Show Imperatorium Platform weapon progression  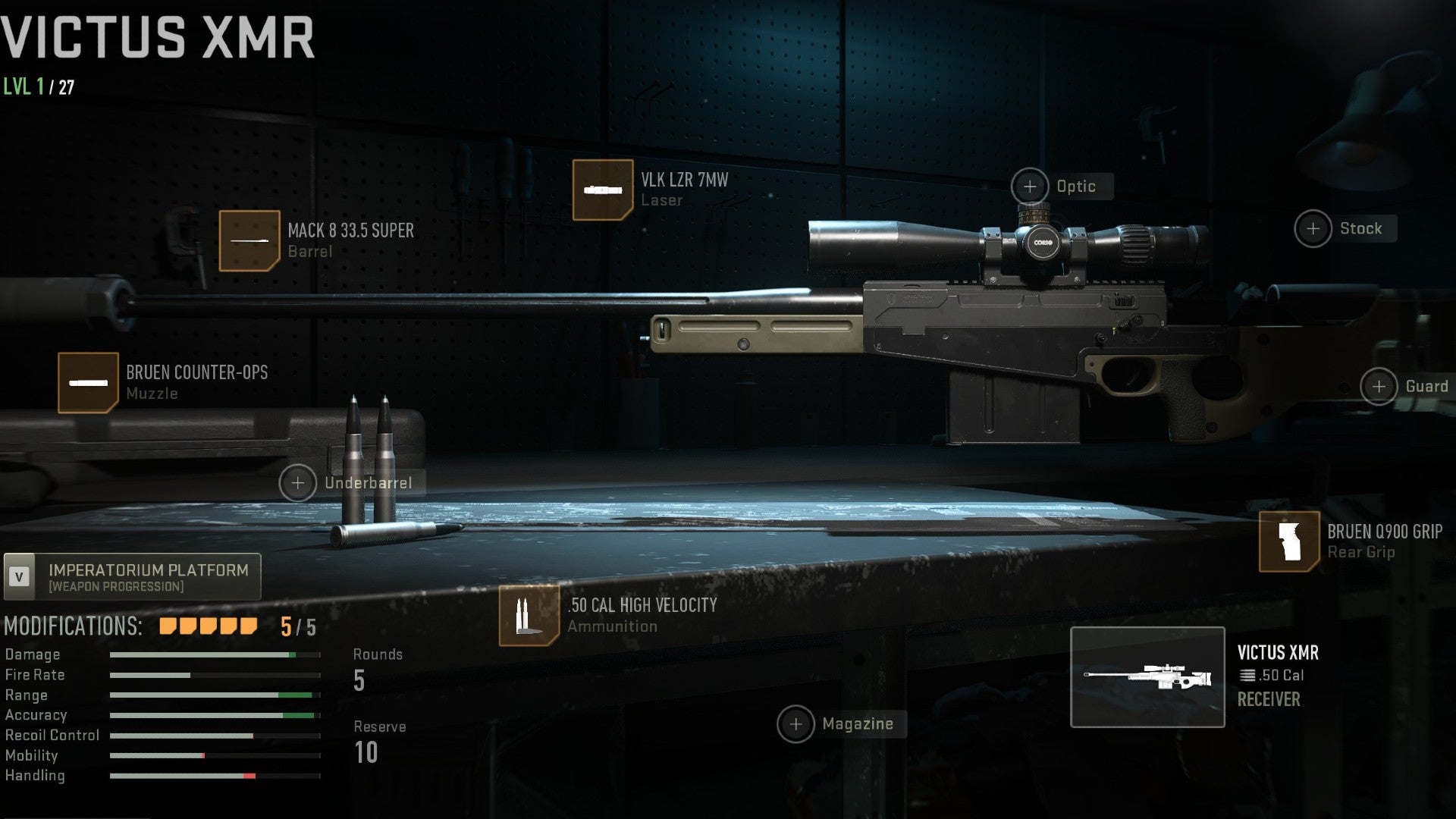point(133,576)
